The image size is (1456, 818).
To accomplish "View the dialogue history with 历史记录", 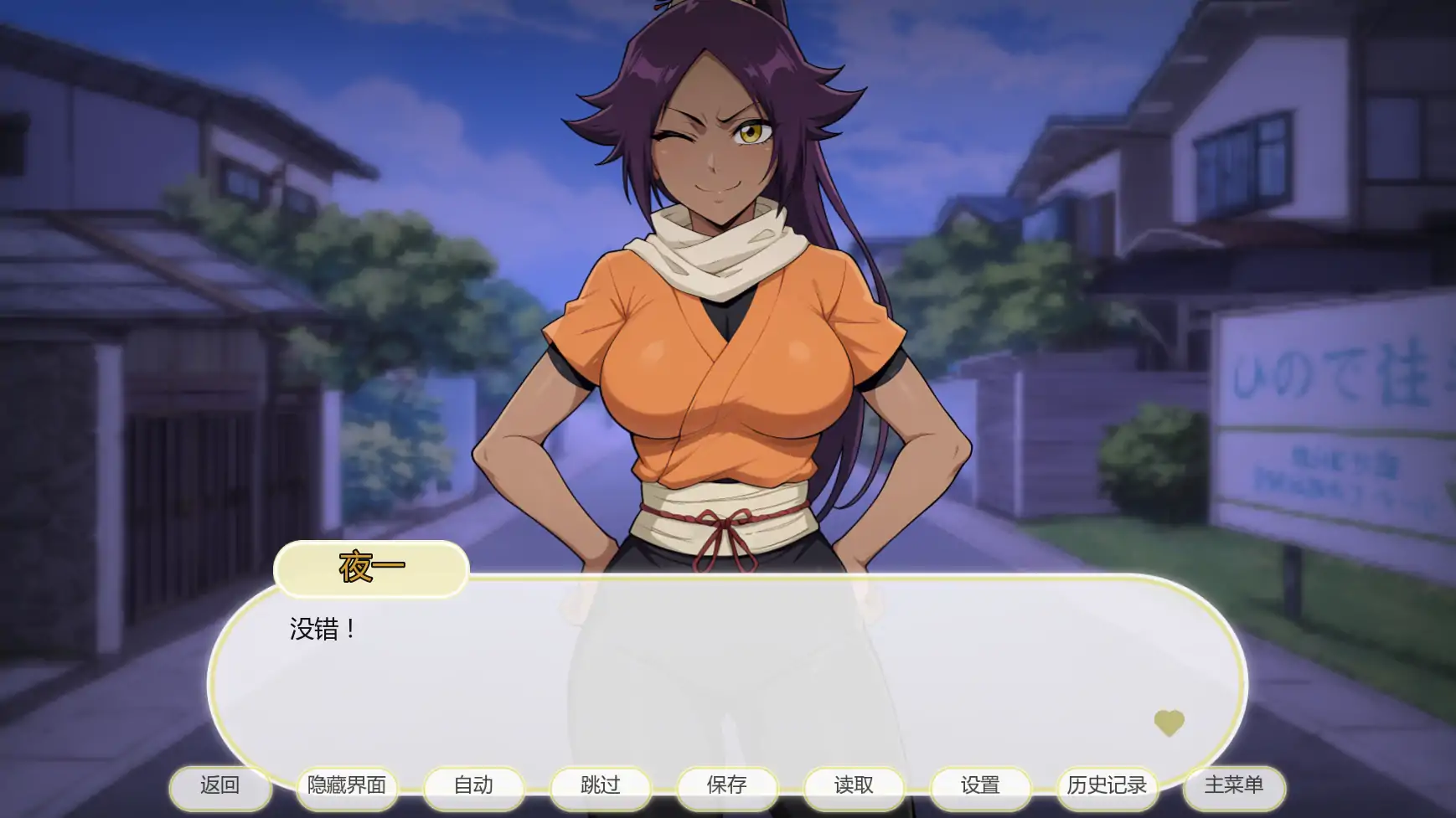I will tap(1107, 787).
